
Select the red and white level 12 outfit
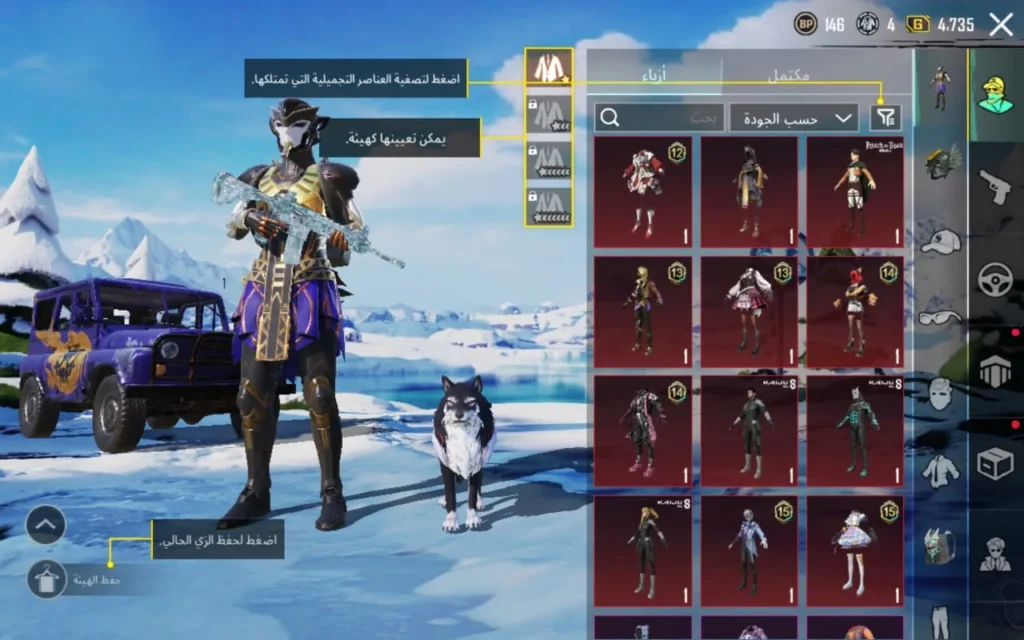pos(642,192)
